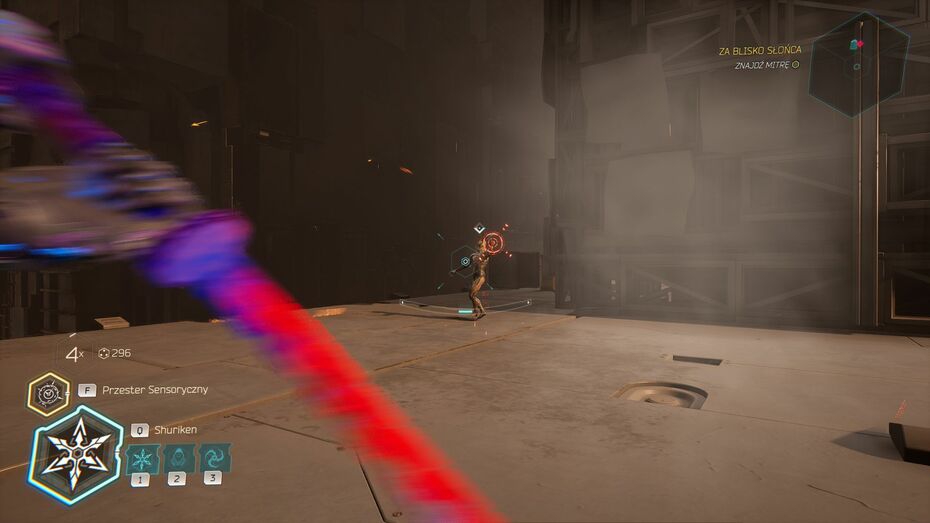Choose the snowflake-shaped ability in slot 1
Screen dimensions: 930x523
point(142,459)
